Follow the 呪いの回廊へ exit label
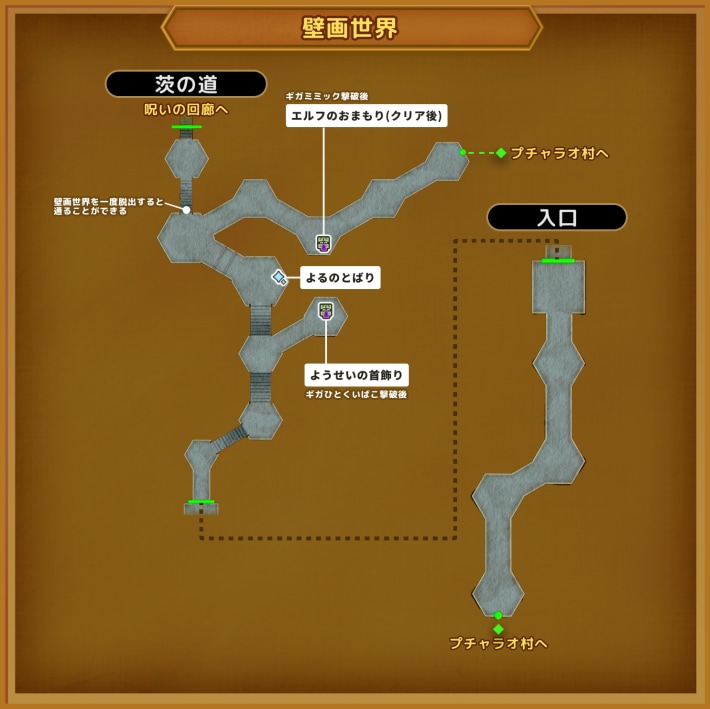 click(x=186, y=109)
